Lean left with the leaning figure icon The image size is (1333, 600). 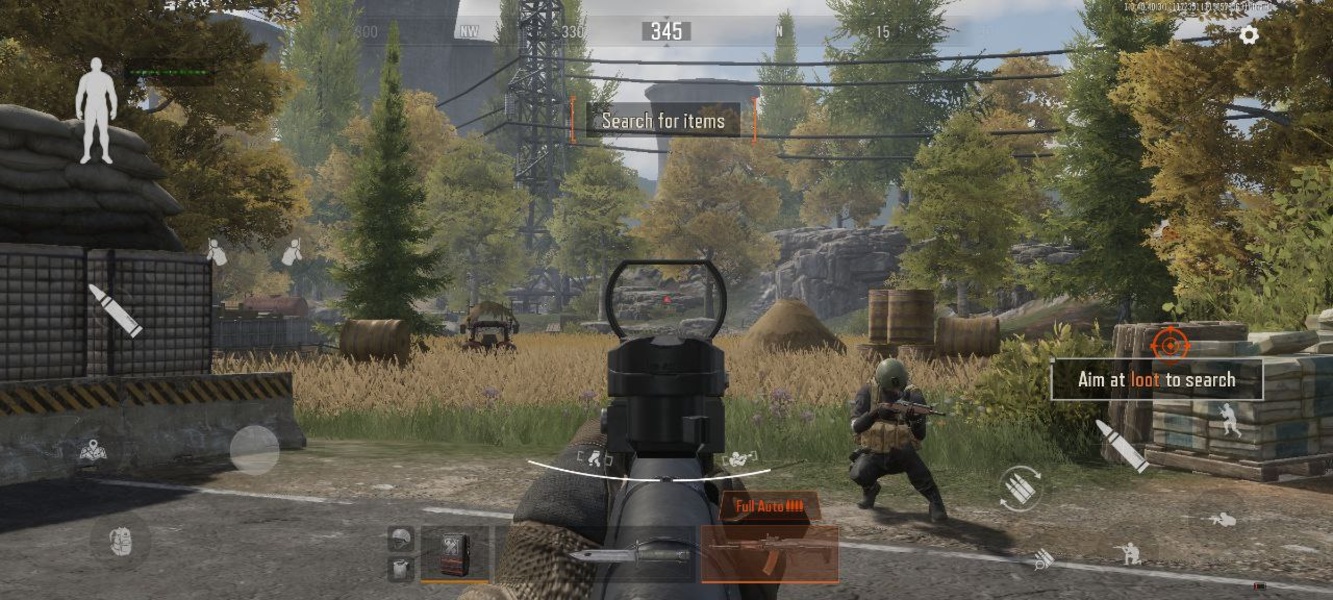point(216,252)
